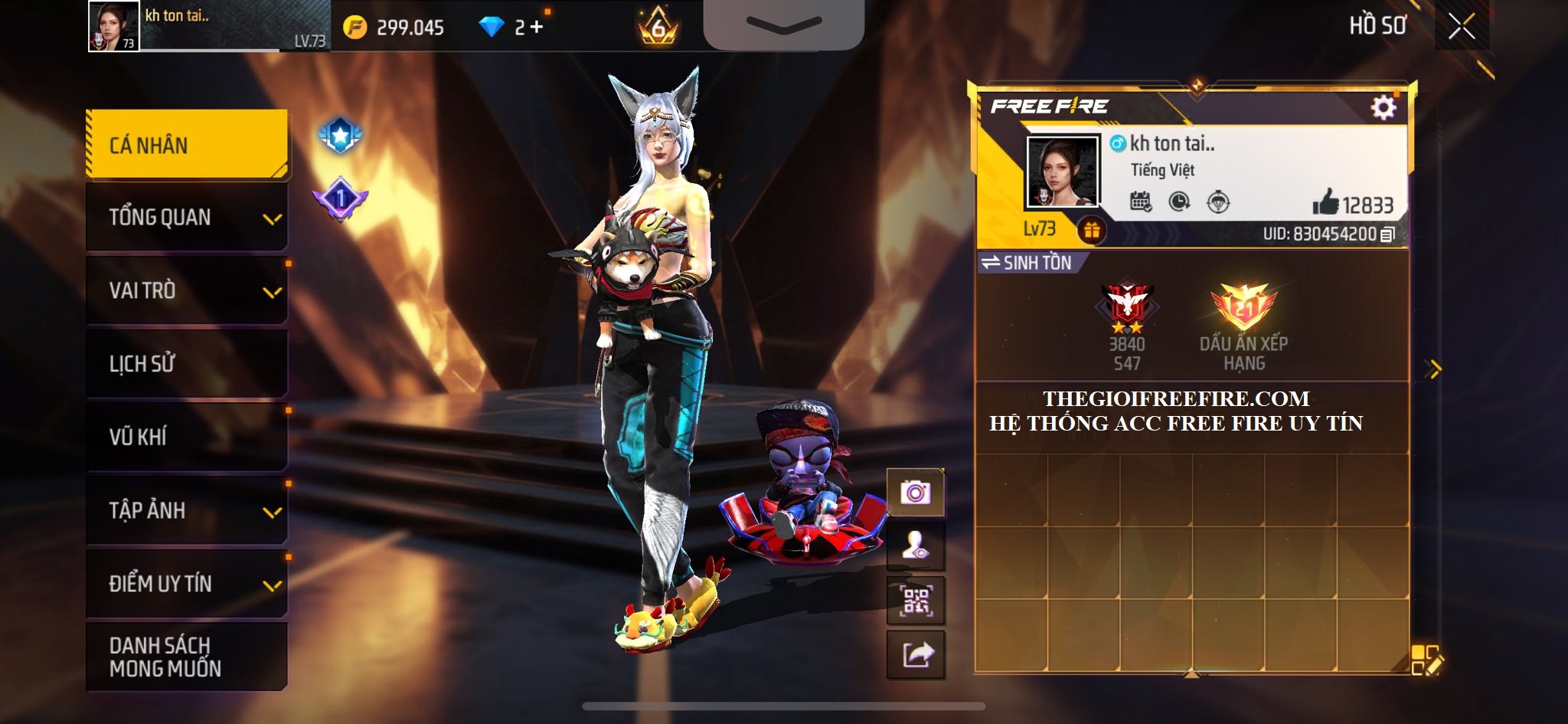
Task: Open the Vai Trò menu
Action: 187,290
